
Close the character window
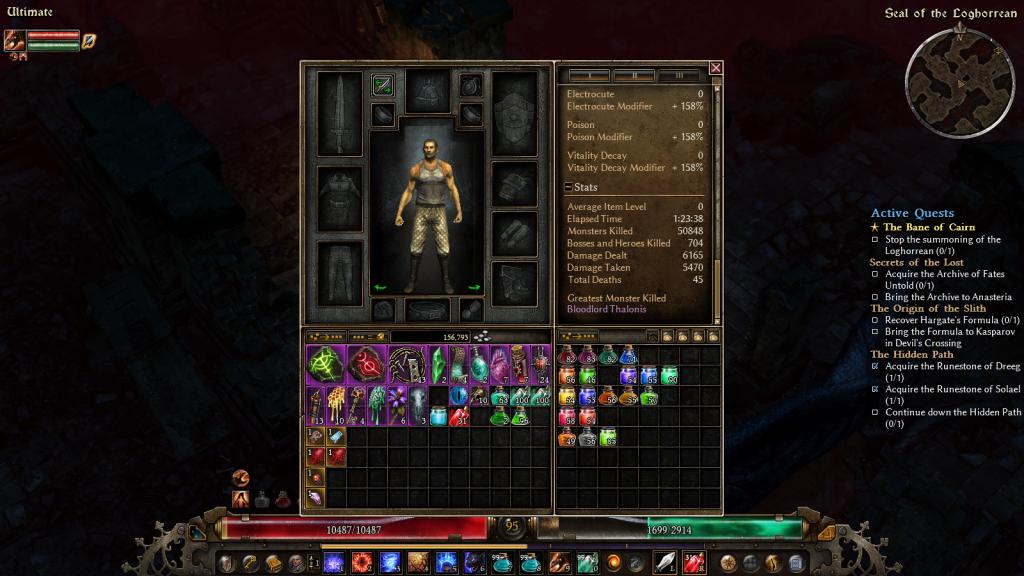pyautogui.click(x=716, y=68)
